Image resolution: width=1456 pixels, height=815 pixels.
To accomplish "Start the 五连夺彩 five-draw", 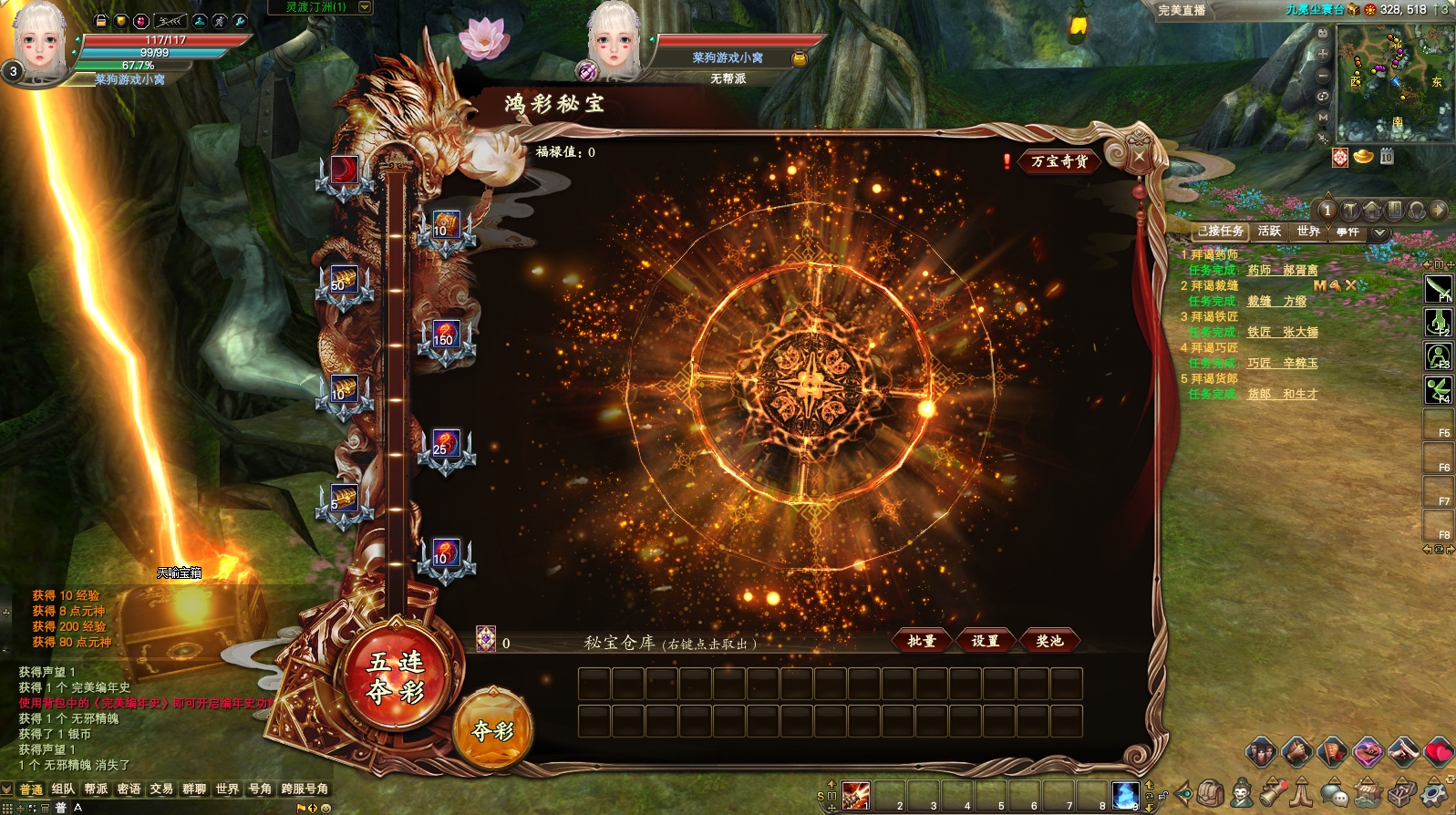I will (396, 676).
